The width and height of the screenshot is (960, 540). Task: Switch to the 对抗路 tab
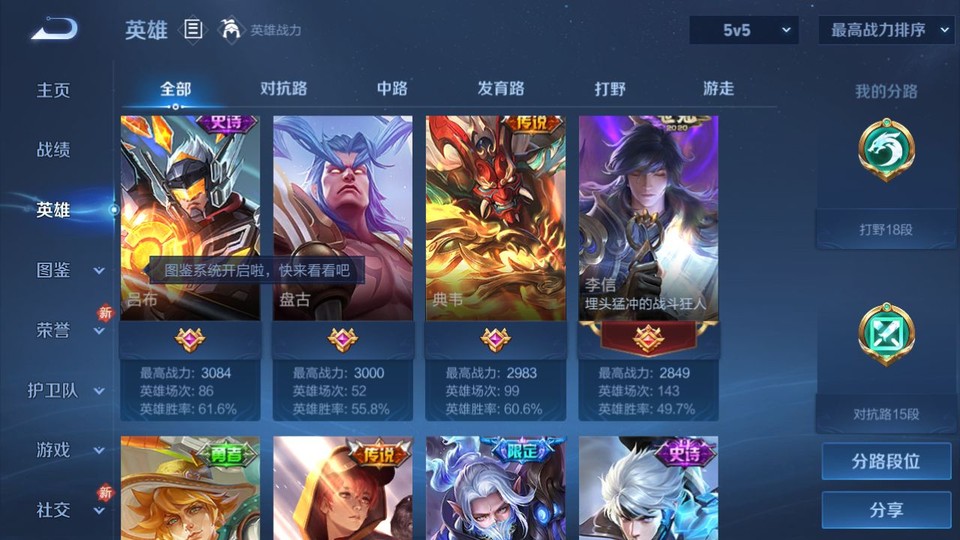(x=283, y=89)
